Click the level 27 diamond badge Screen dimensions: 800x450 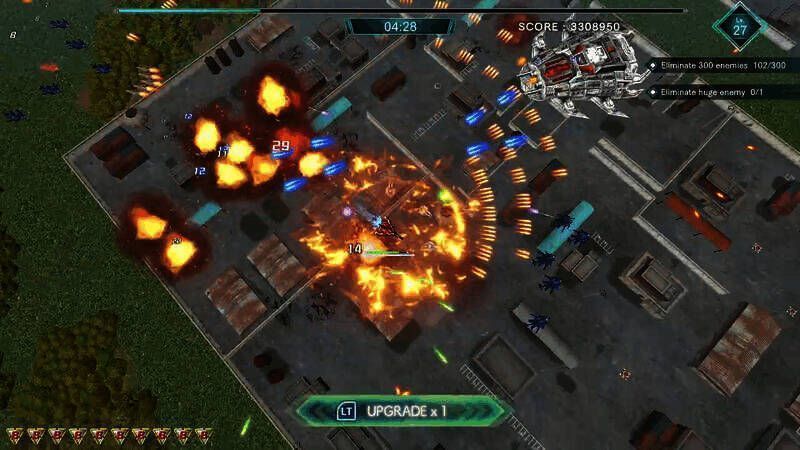(x=739, y=25)
